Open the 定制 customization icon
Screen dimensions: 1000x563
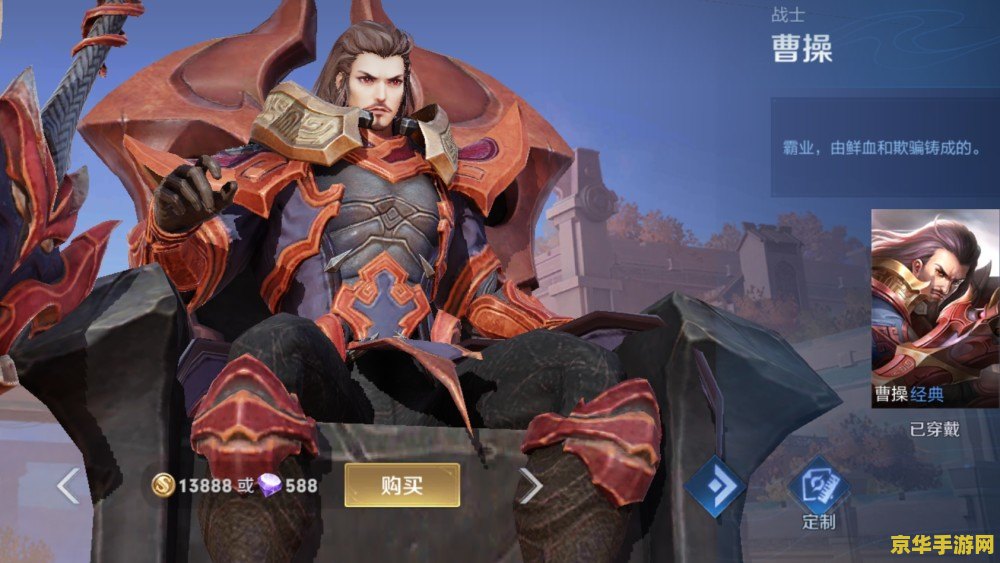click(x=818, y=489)
